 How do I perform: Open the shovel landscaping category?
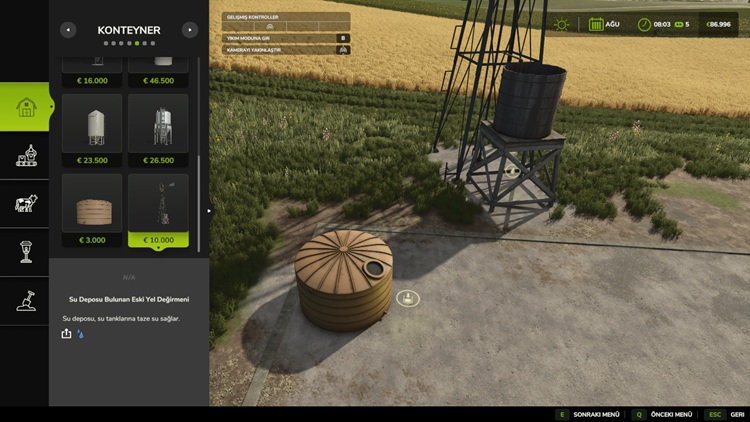(25, 300)
